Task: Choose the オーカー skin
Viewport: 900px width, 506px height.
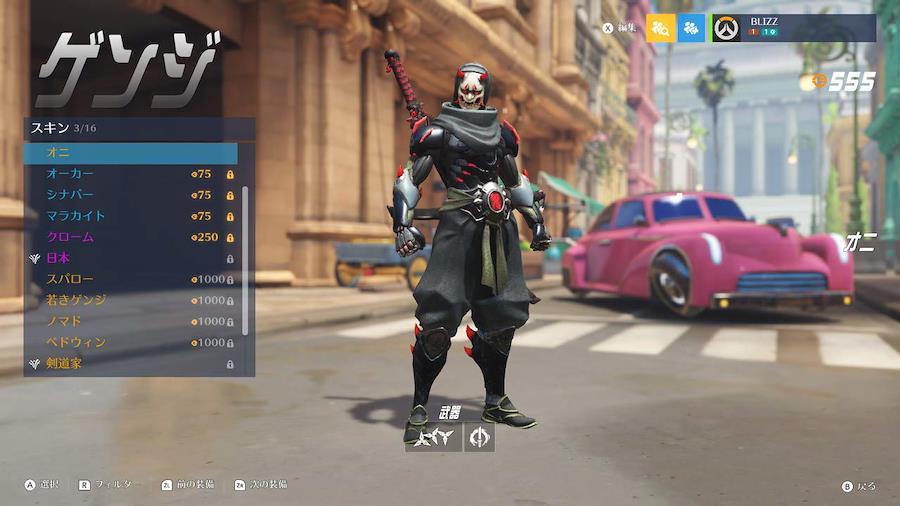Action: [x=130, y=174]
